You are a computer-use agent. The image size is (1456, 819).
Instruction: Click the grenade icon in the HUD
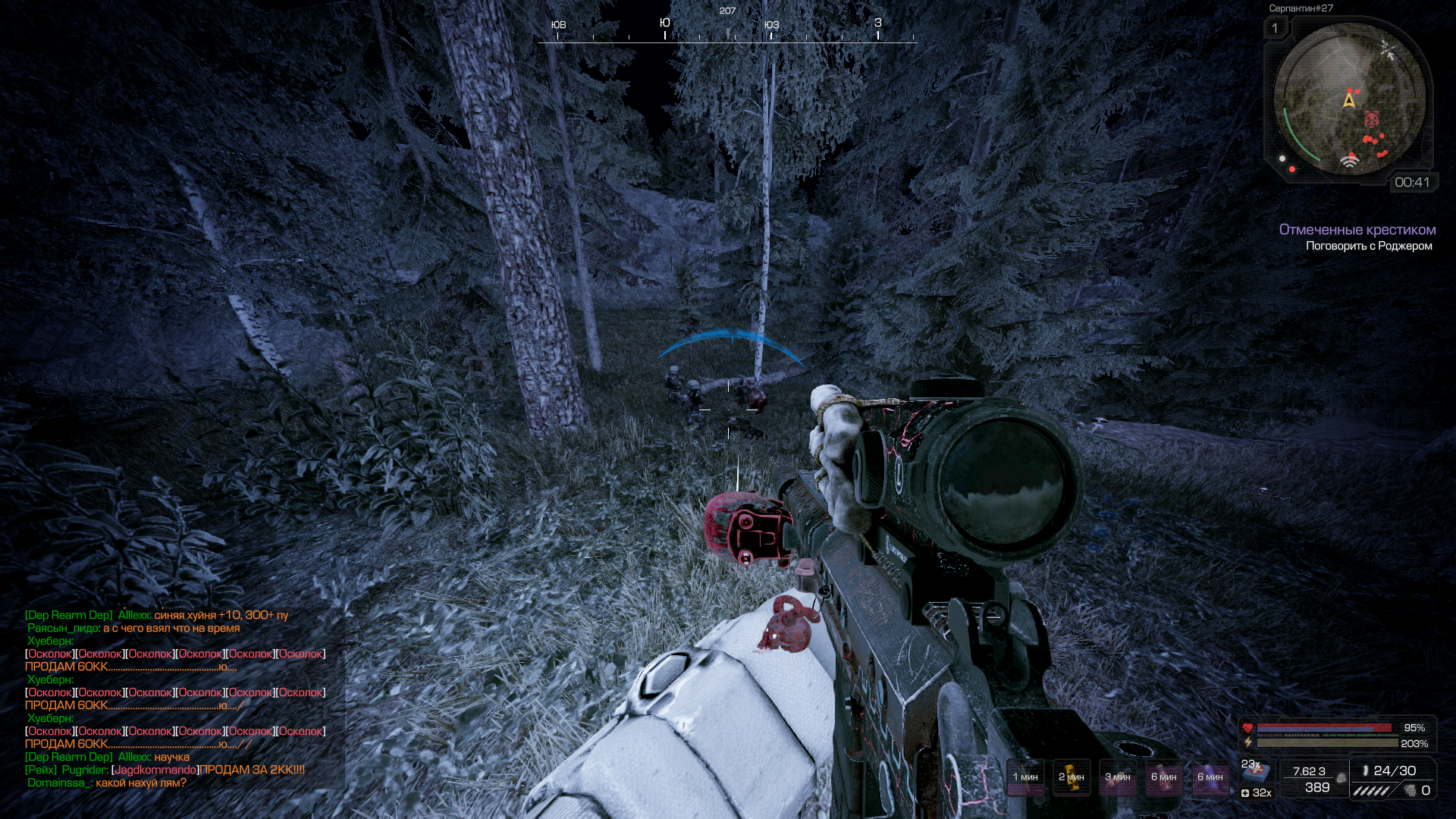1410,791
